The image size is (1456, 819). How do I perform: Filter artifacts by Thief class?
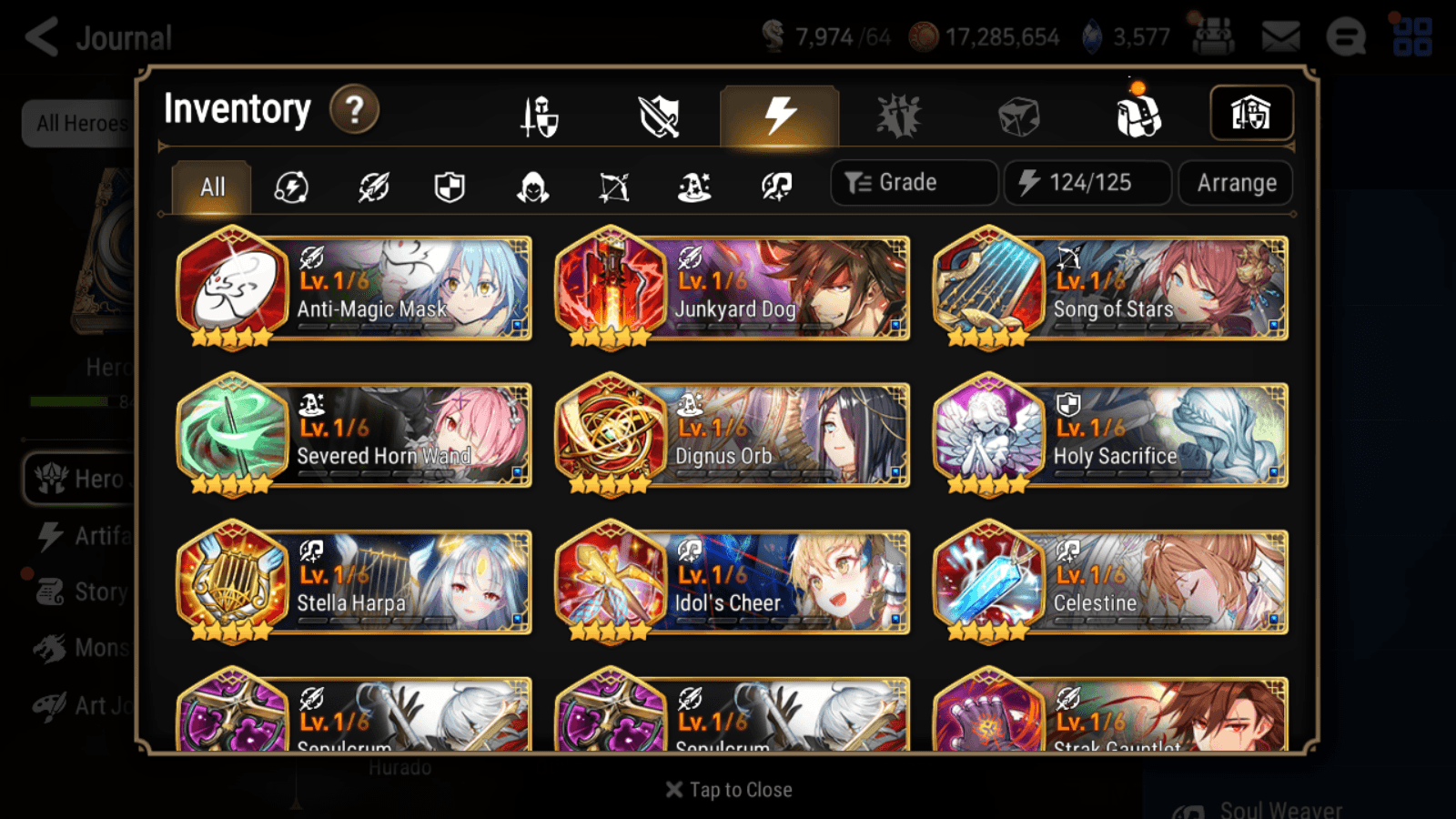[533, 187]
